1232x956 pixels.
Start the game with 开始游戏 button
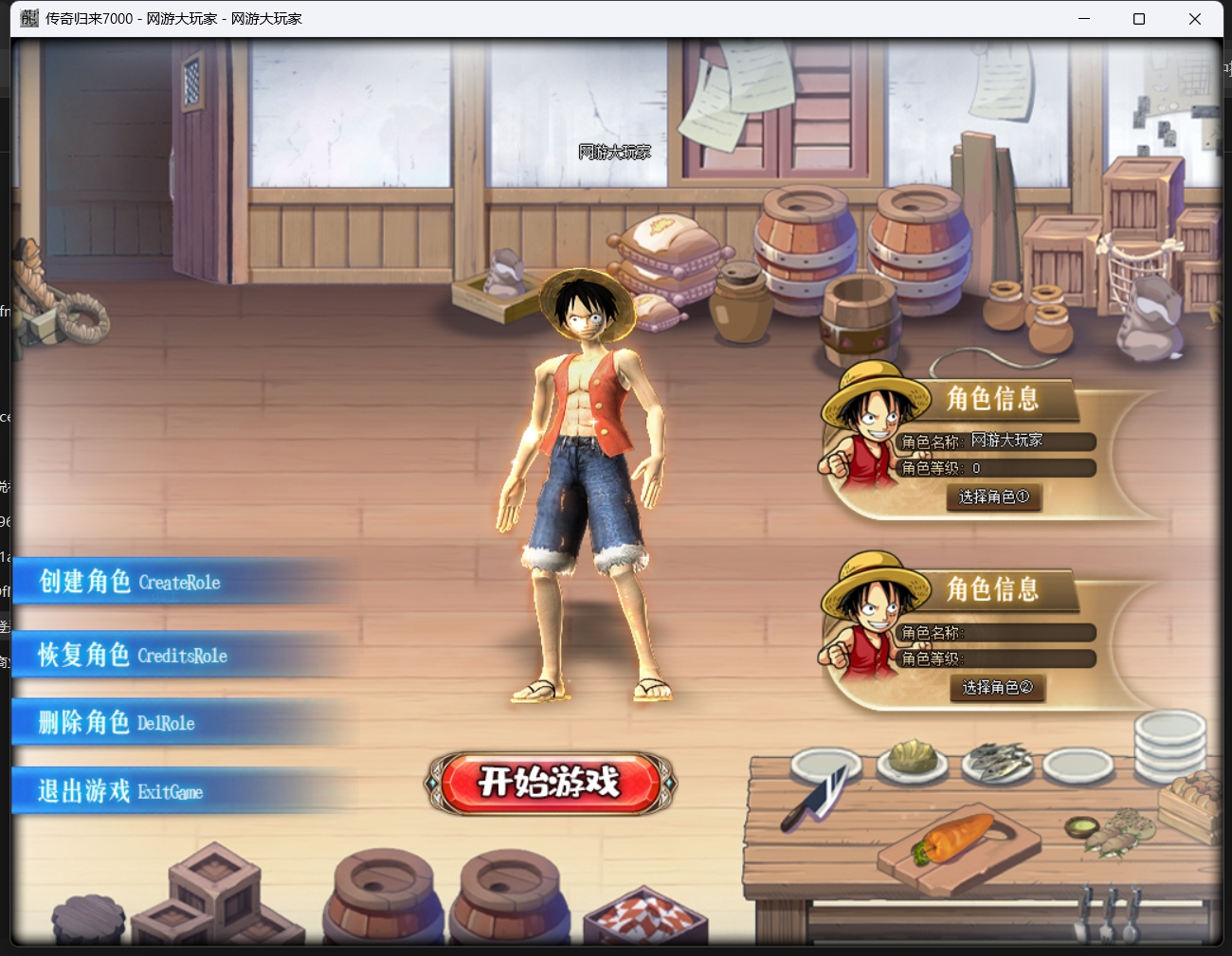[x=550, y=783]
